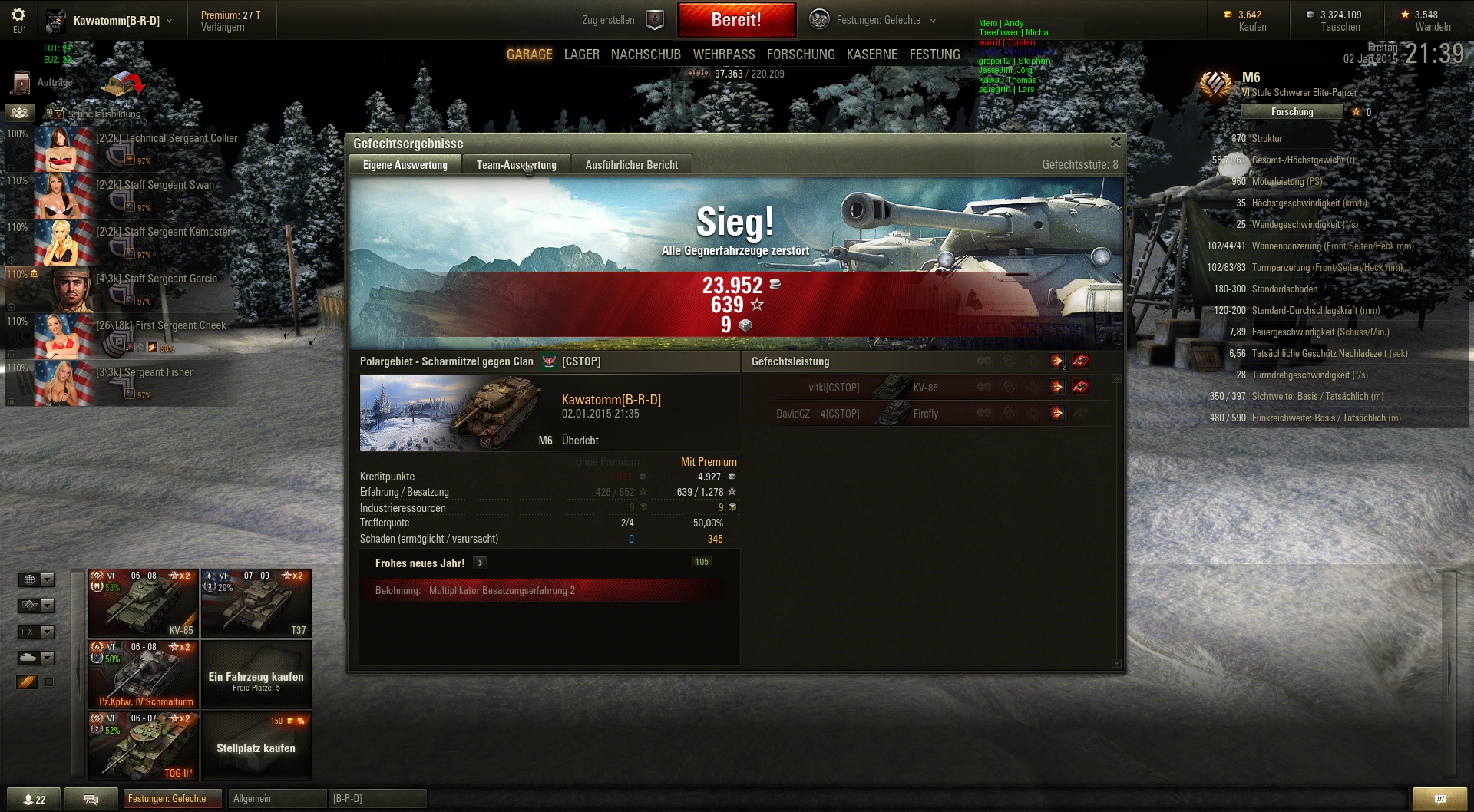Open the FORSCHUNG tech tree

pos(801,54)
